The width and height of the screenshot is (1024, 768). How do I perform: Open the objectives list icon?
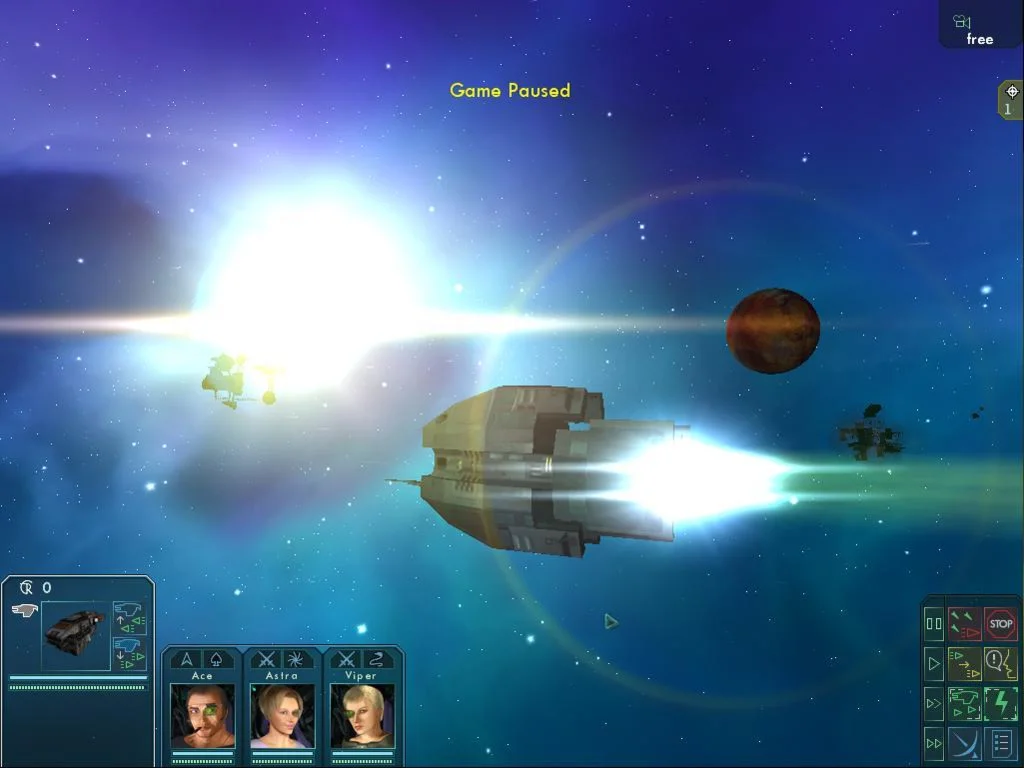(1000, 743)
